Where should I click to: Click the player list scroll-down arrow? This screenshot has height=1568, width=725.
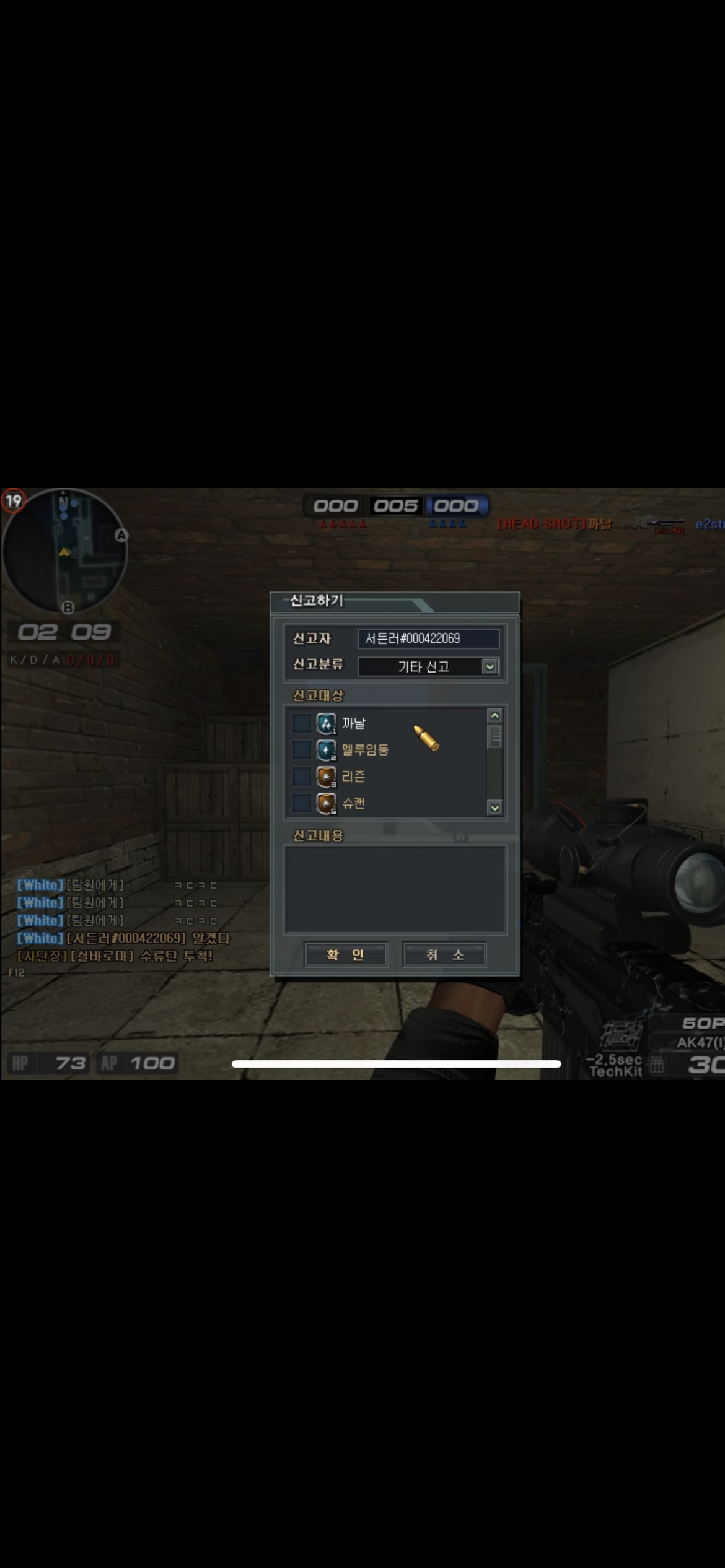pos(494,808)
